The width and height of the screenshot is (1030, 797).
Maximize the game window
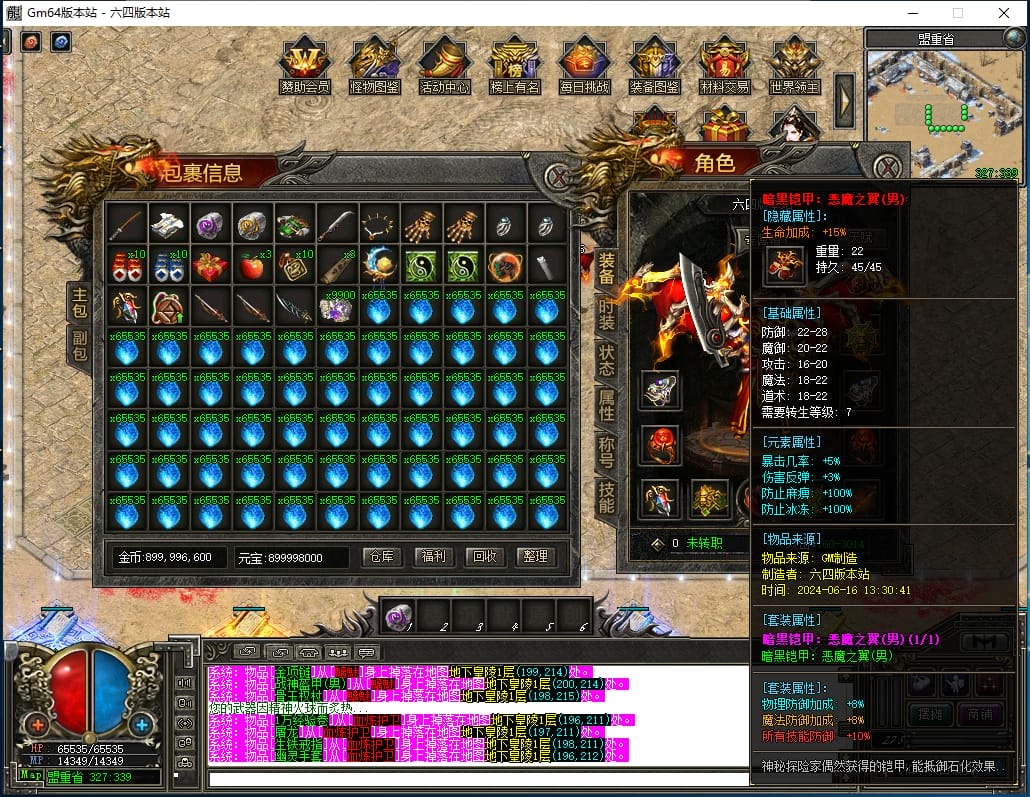957,13
